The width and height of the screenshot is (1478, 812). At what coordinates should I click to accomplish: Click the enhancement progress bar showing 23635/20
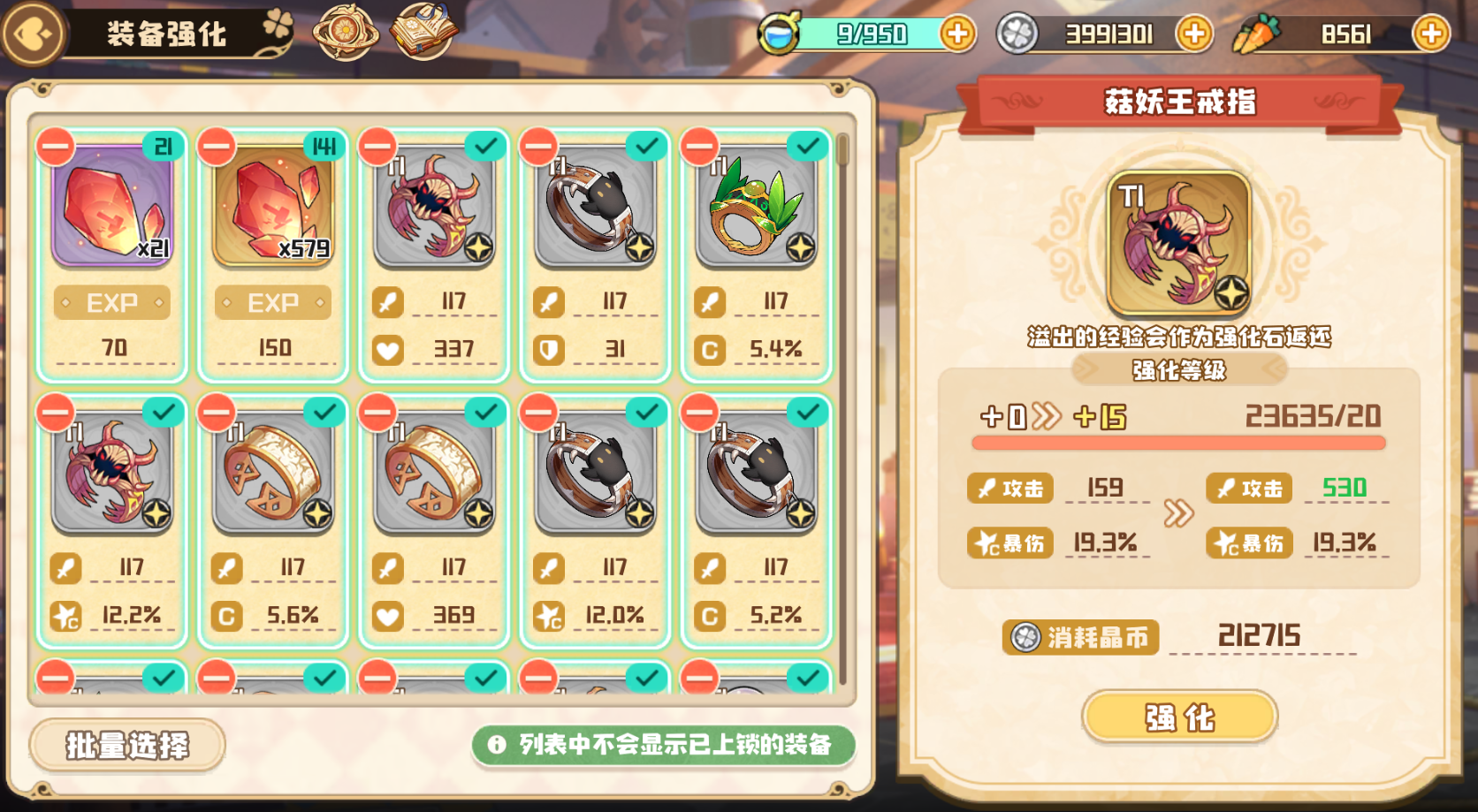(1176, 440)
